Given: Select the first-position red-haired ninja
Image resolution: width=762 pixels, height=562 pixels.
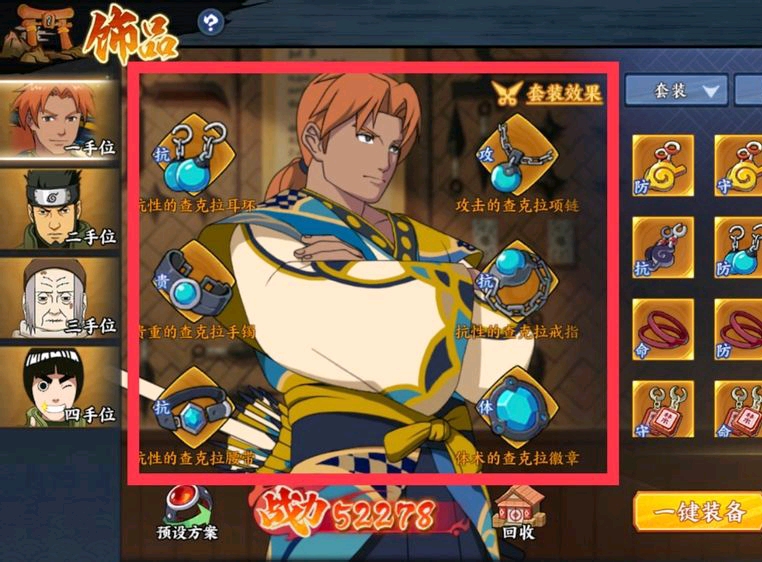Looking at the screenshot, I should pyautogui.click(x=61, y=117).
